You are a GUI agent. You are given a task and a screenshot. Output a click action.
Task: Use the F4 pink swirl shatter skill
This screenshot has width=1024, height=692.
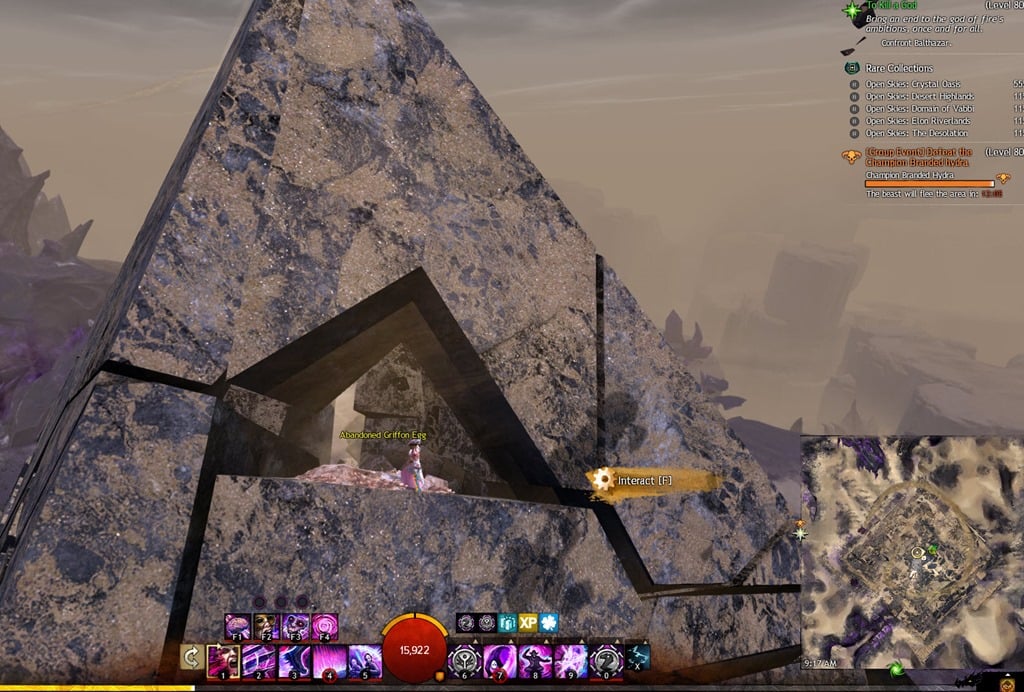coord(325,627)
